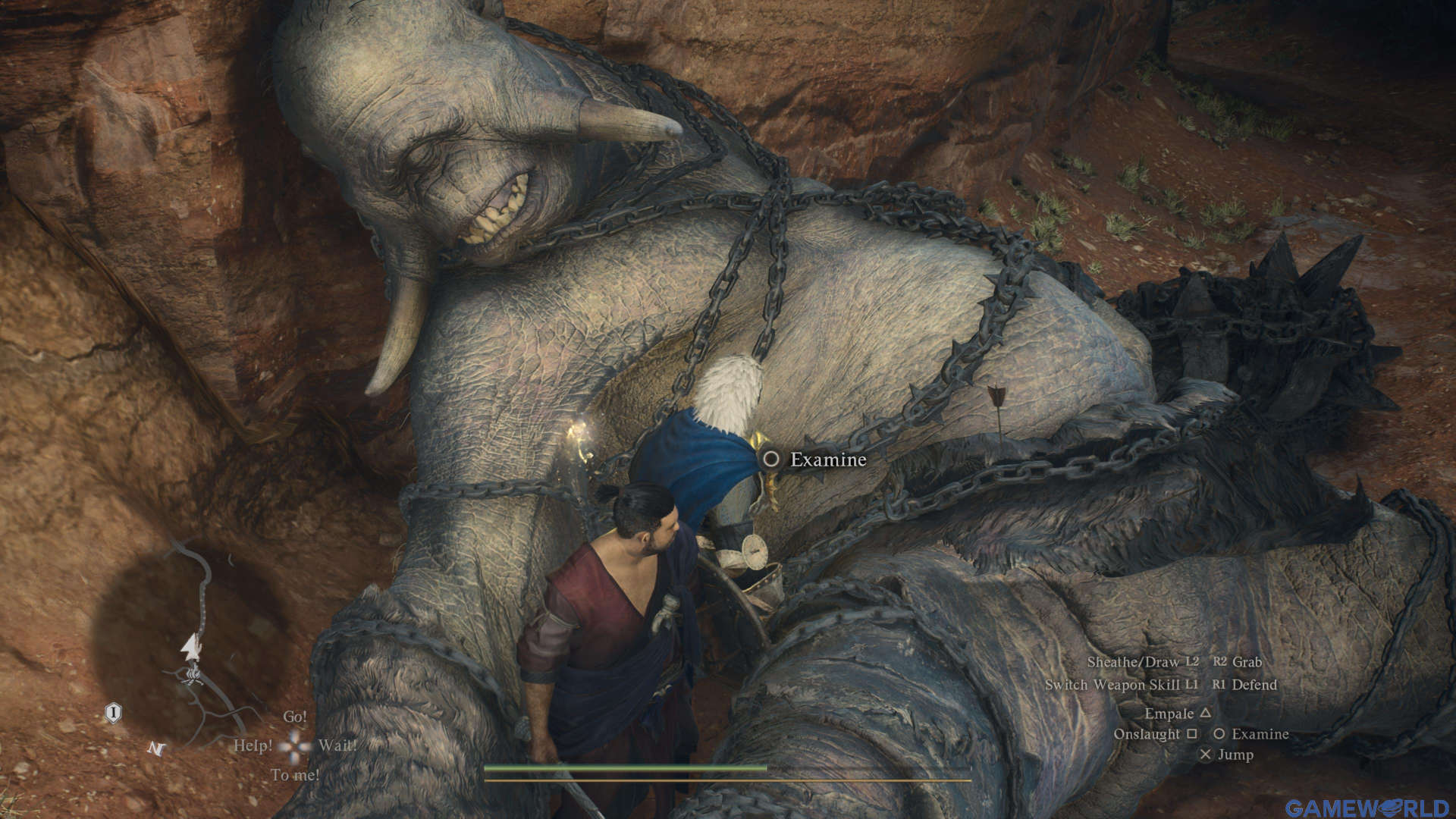Issue the Go! pawn command
The image size is (1456, 819).
pos(296,717)
